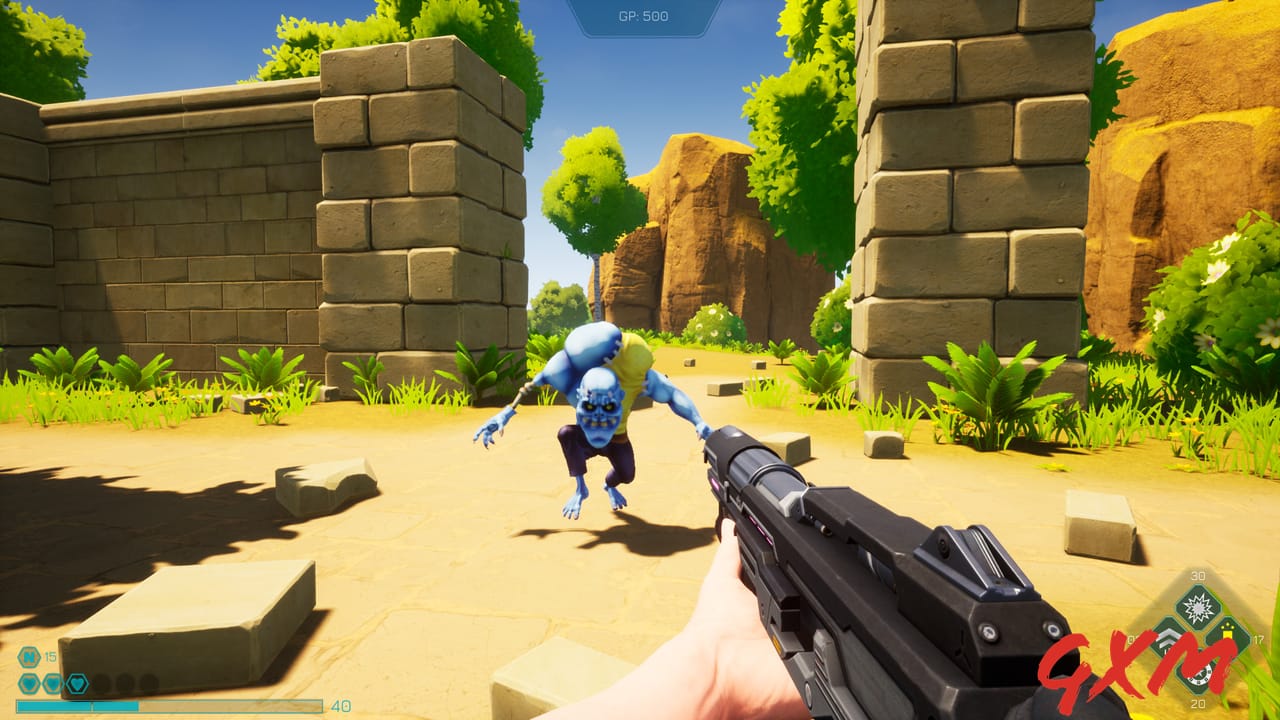Select the explosion blast ability icon
Viewport: 1280px width, 720px height.
coord(1197,606)
